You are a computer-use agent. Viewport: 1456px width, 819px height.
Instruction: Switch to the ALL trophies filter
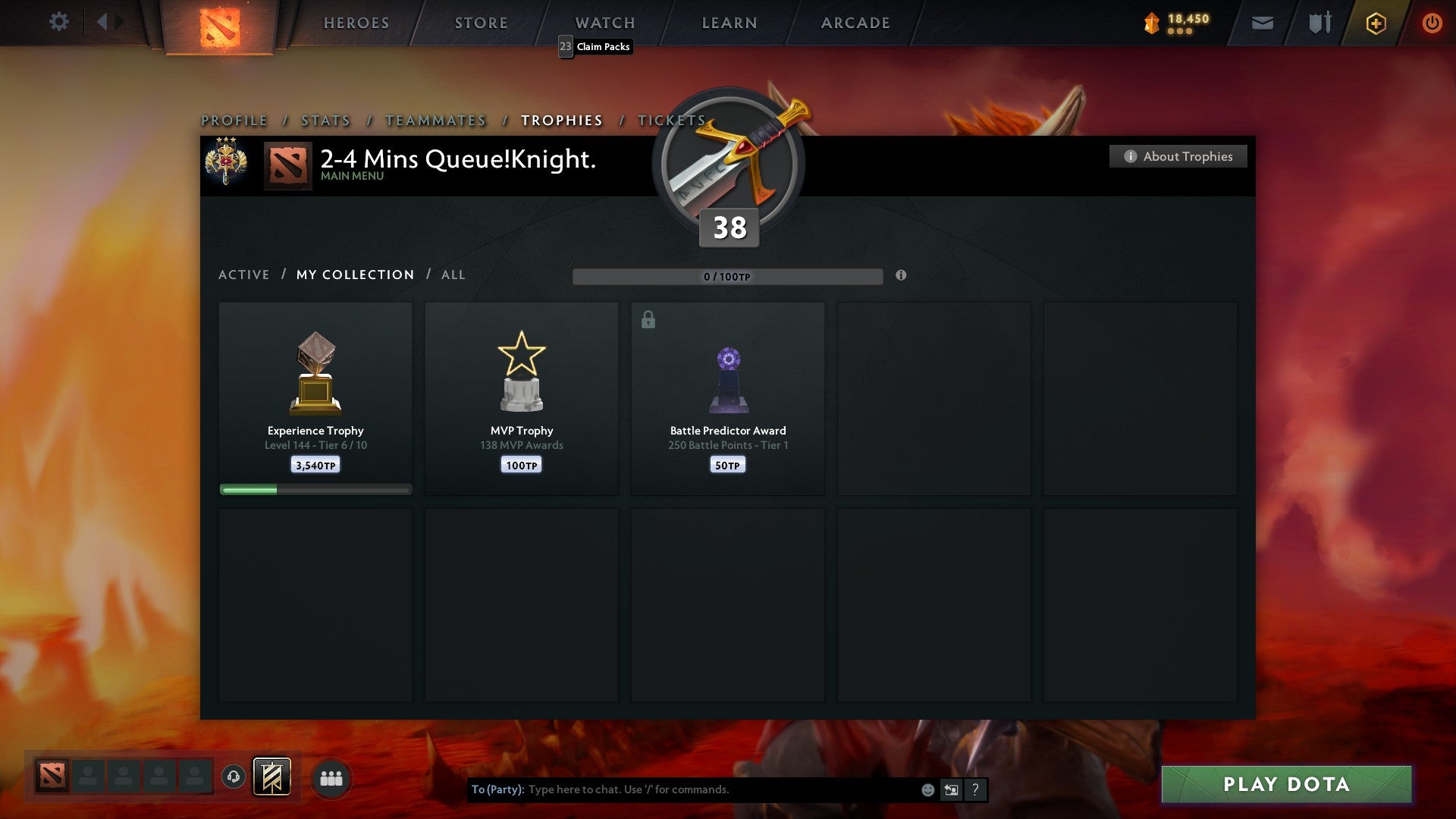(453, 275)
